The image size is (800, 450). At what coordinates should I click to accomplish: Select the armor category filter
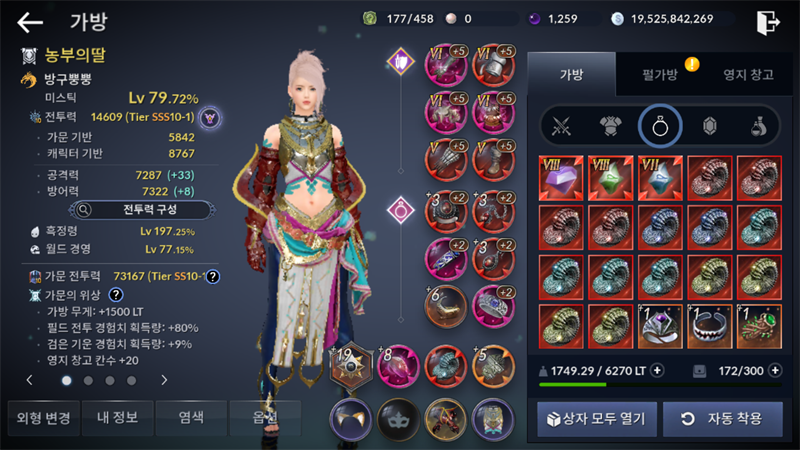(x=611, y=126)
